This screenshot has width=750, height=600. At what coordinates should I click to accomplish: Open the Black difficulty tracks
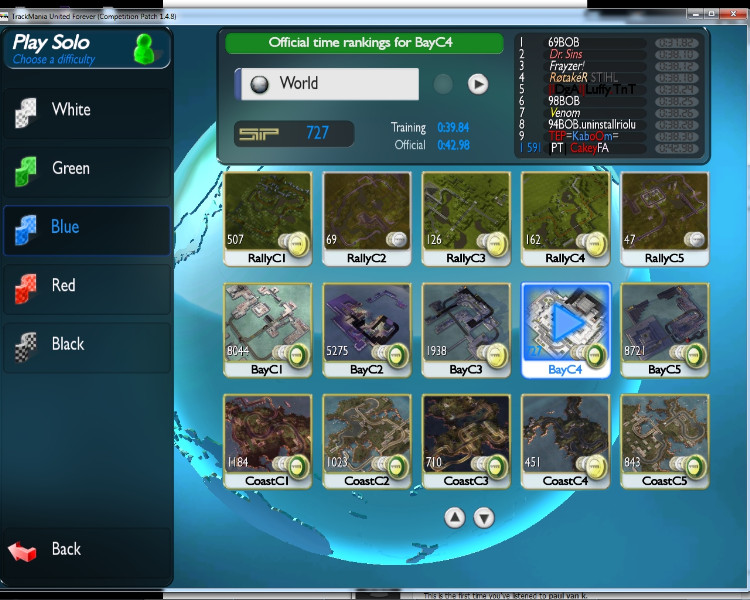pyautogui.click(x=85, y=345)
